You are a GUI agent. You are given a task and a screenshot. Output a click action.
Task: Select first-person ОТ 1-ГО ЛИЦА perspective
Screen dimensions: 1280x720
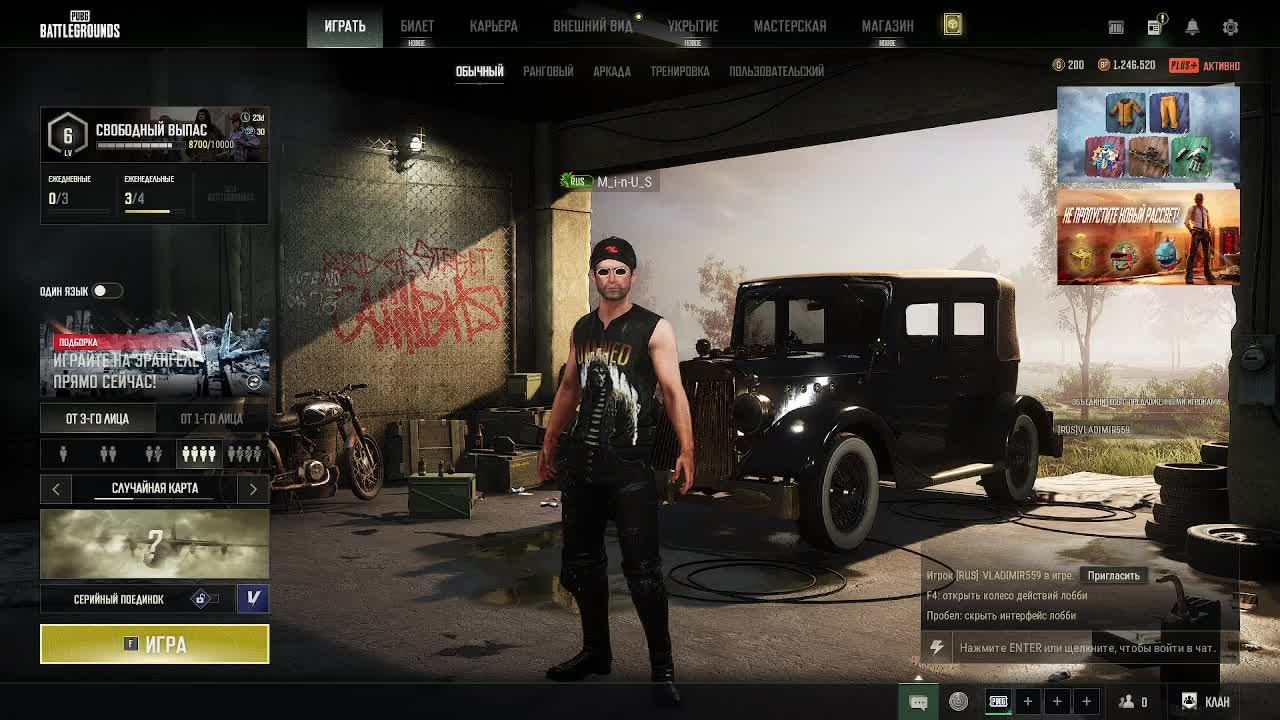pos(211,419)
